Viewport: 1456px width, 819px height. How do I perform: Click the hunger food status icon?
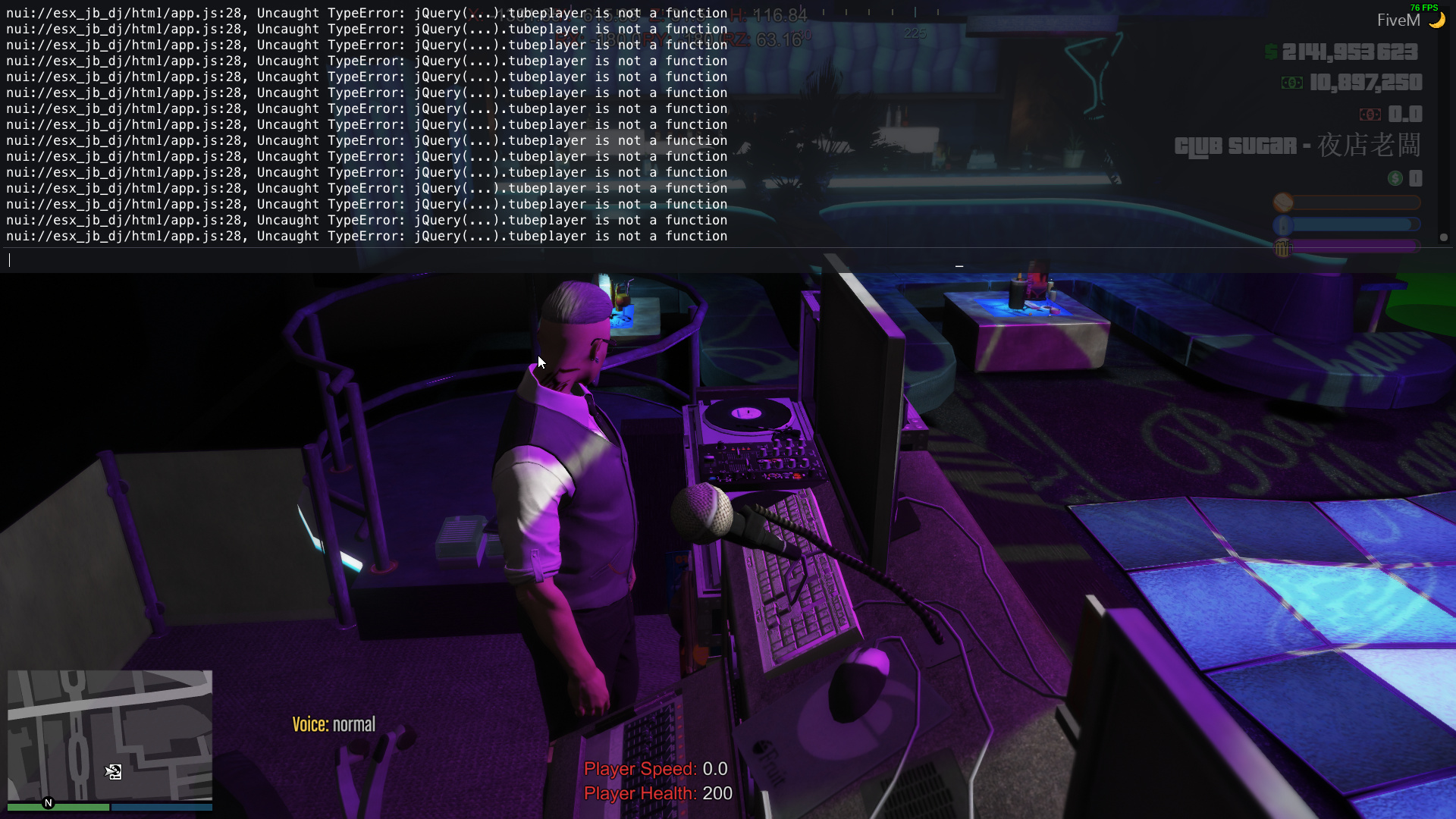click(1283, 202)
